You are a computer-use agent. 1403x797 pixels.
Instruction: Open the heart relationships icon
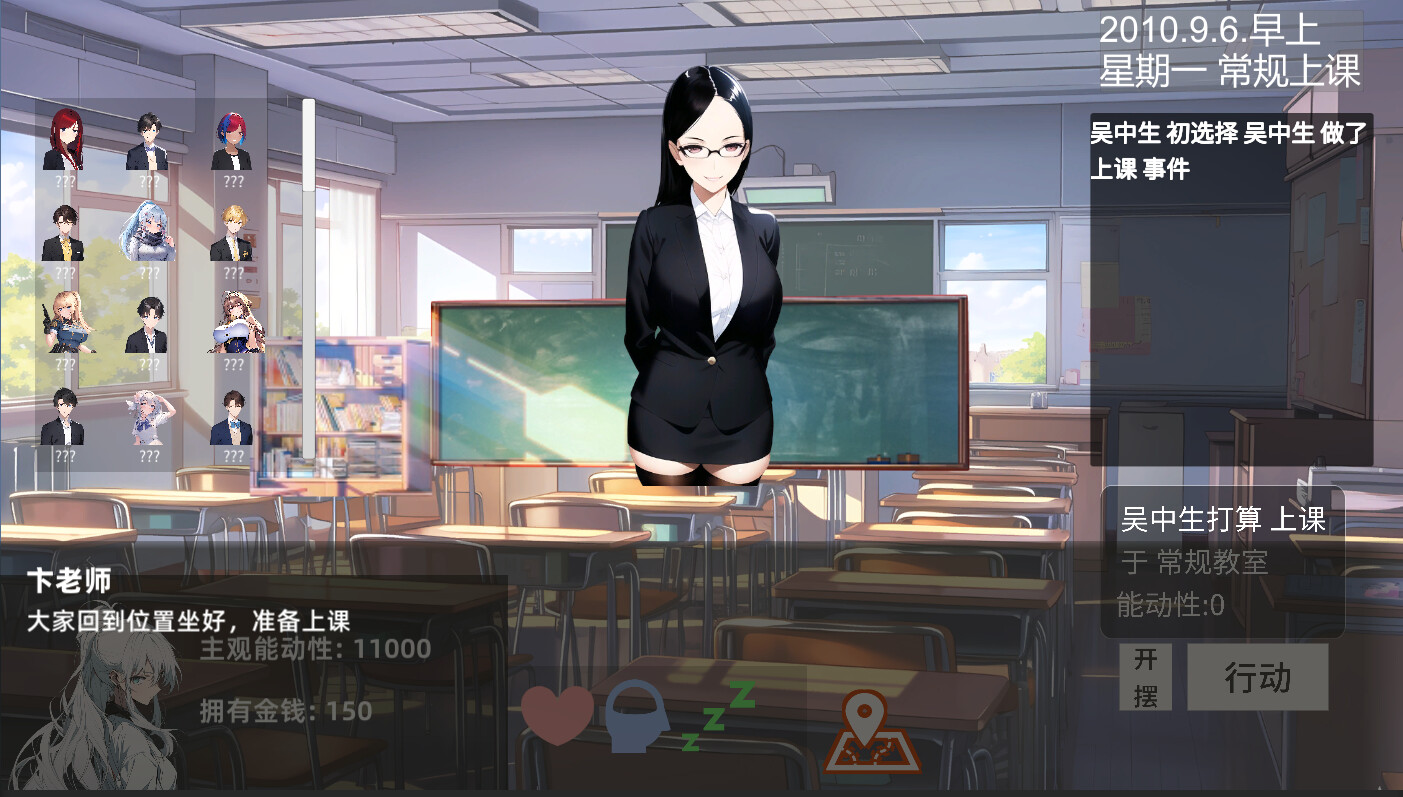(x=556, y=716)
